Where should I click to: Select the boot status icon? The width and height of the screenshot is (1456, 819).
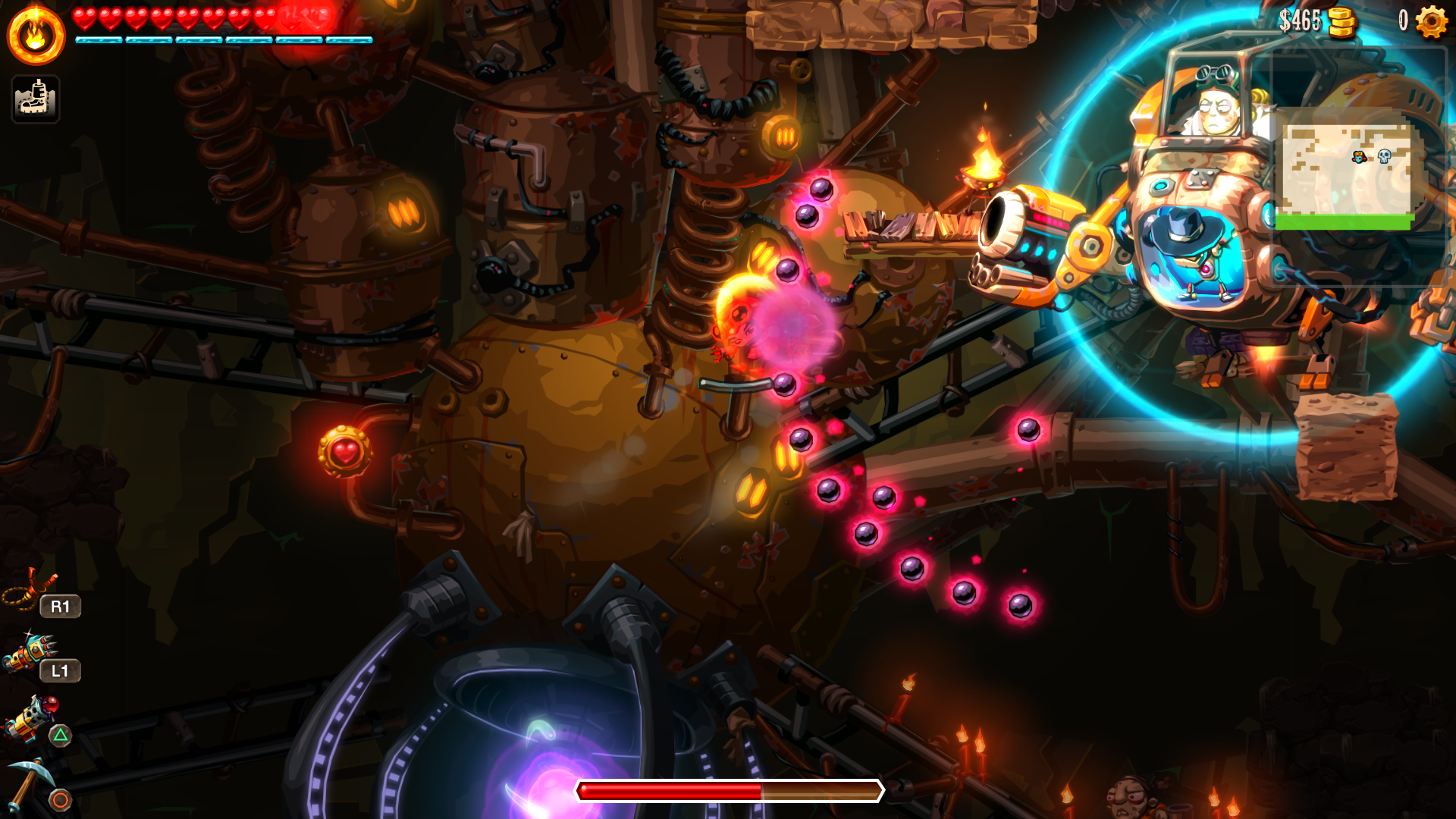coord(36,99)
